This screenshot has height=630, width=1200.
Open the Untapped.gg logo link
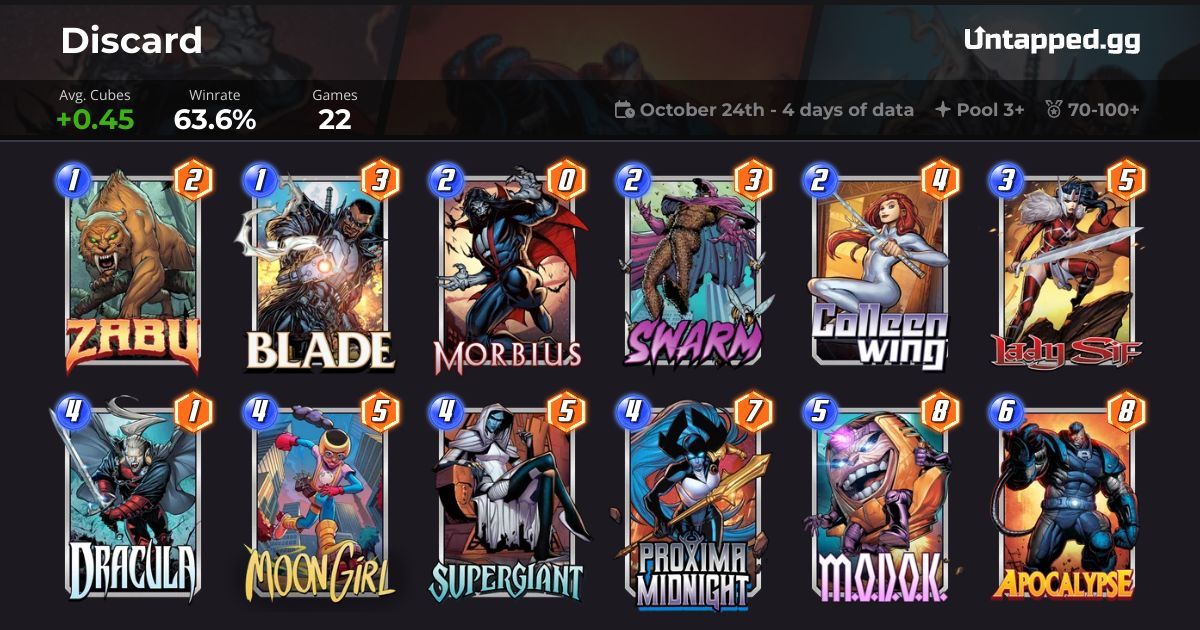pos(1051,40)
